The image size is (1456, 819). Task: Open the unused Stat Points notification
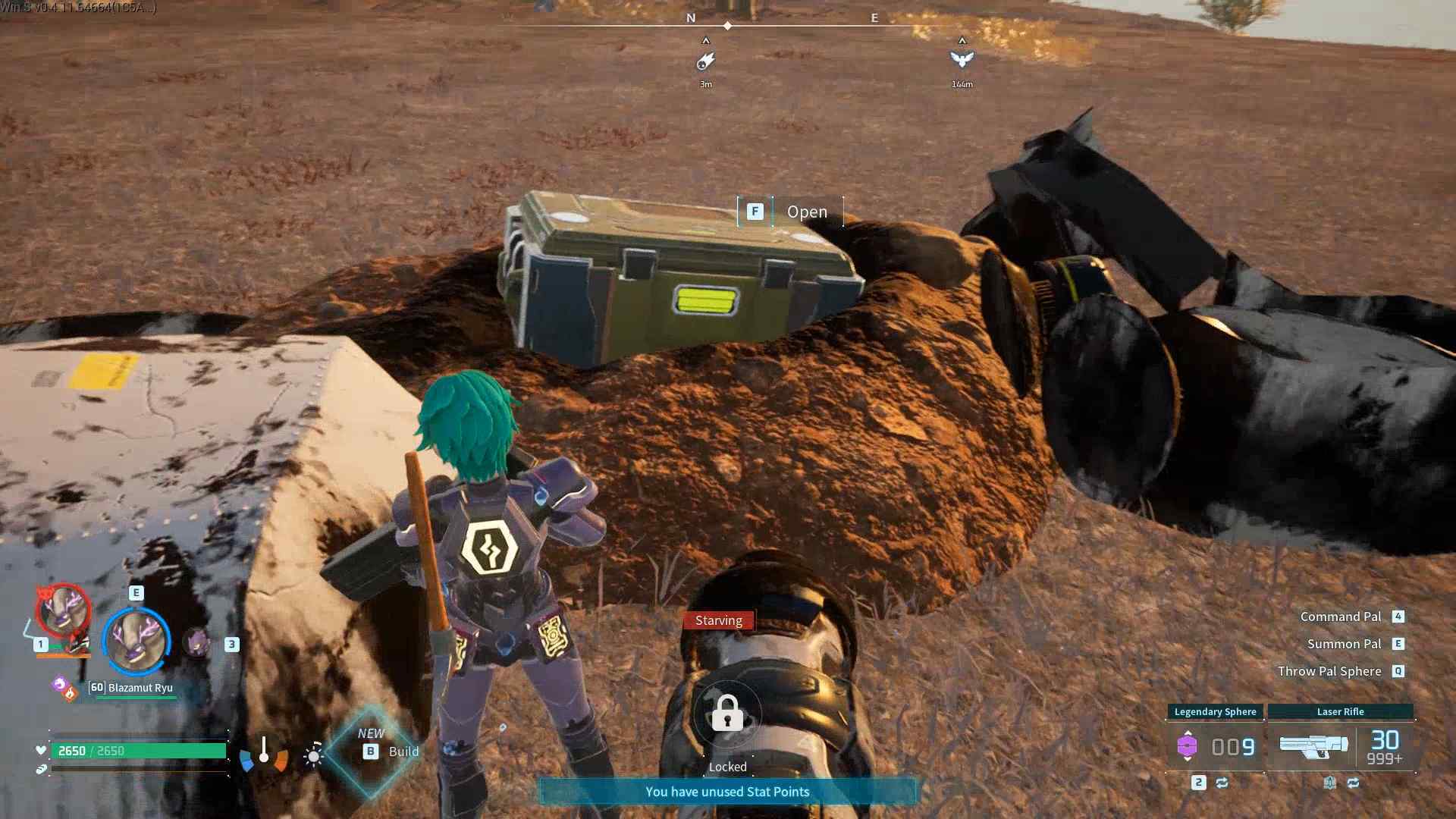pyautogui.click(x=727, y=792)
